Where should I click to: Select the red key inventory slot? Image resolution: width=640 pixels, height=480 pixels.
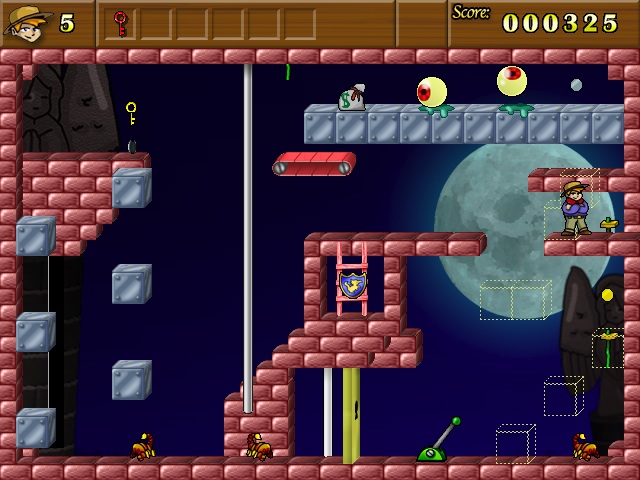(121, 22)
